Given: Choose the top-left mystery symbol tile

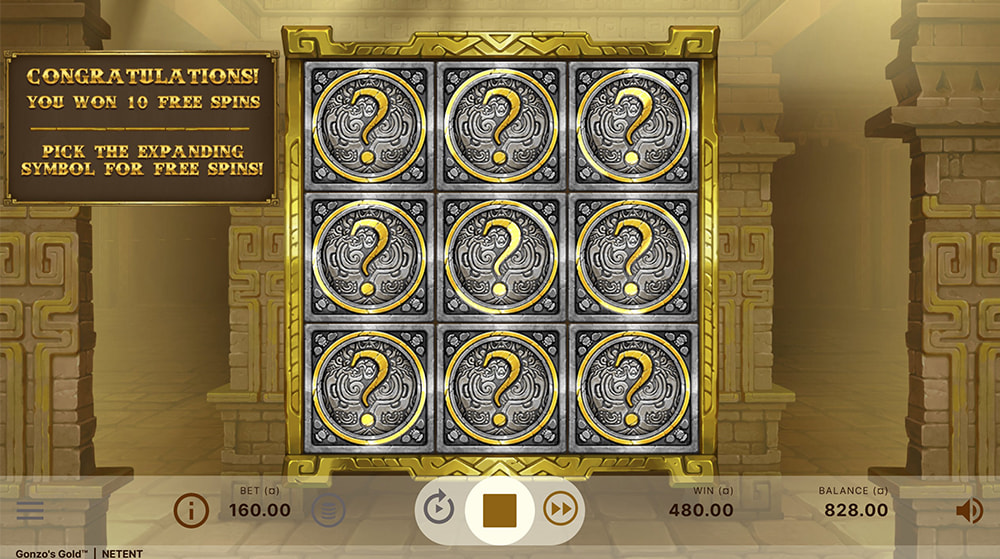Looking at the screenshot, I should pyautogui.click(x=368, y=124).
